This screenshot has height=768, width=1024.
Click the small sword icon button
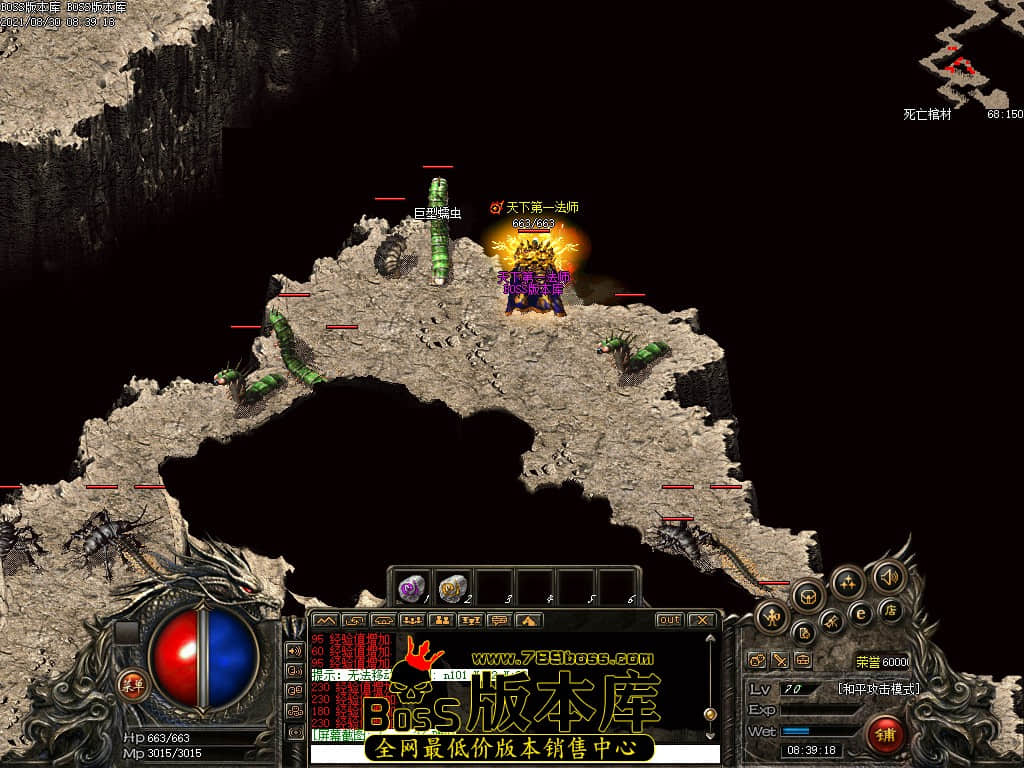pos(779,660)
